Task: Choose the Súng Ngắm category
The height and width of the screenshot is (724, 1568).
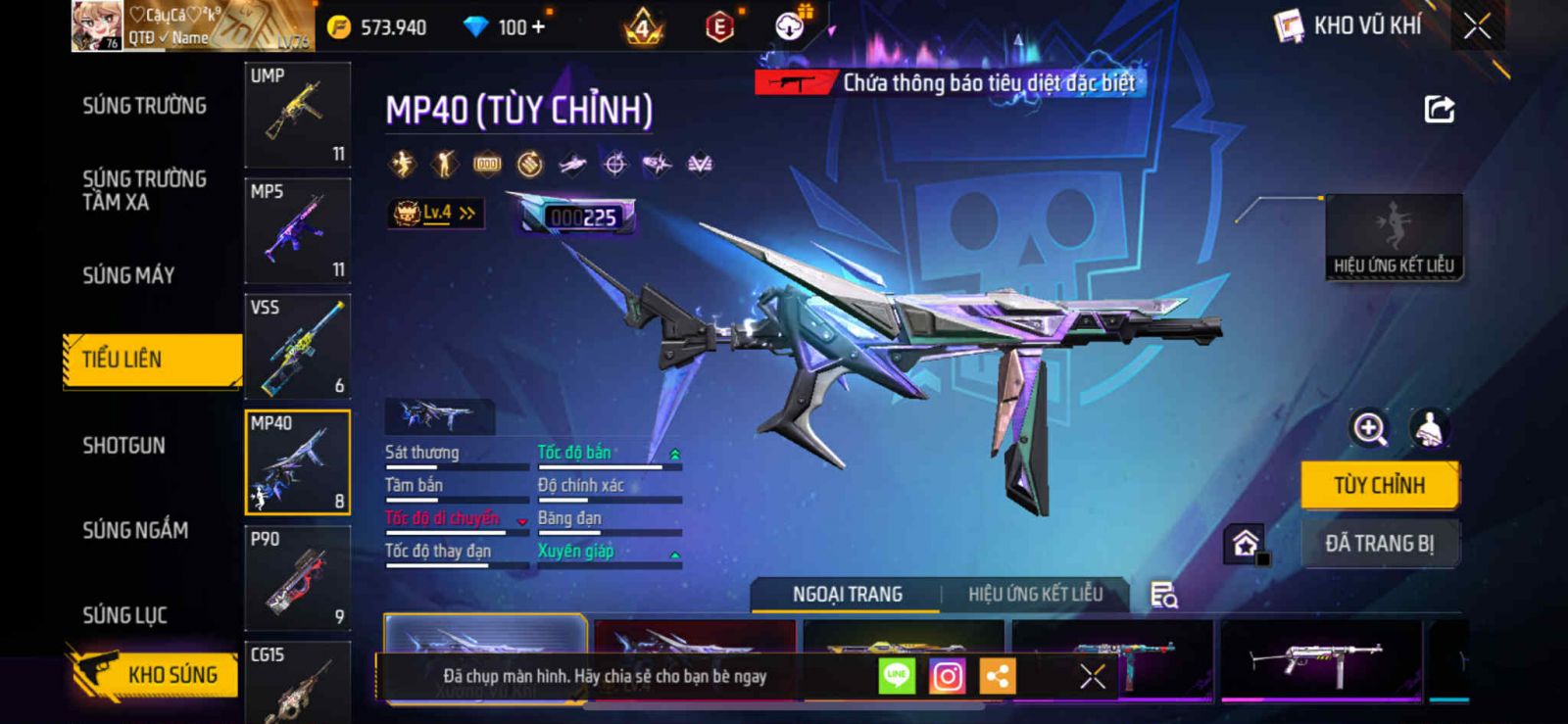Action: click(x=135, y=530)
